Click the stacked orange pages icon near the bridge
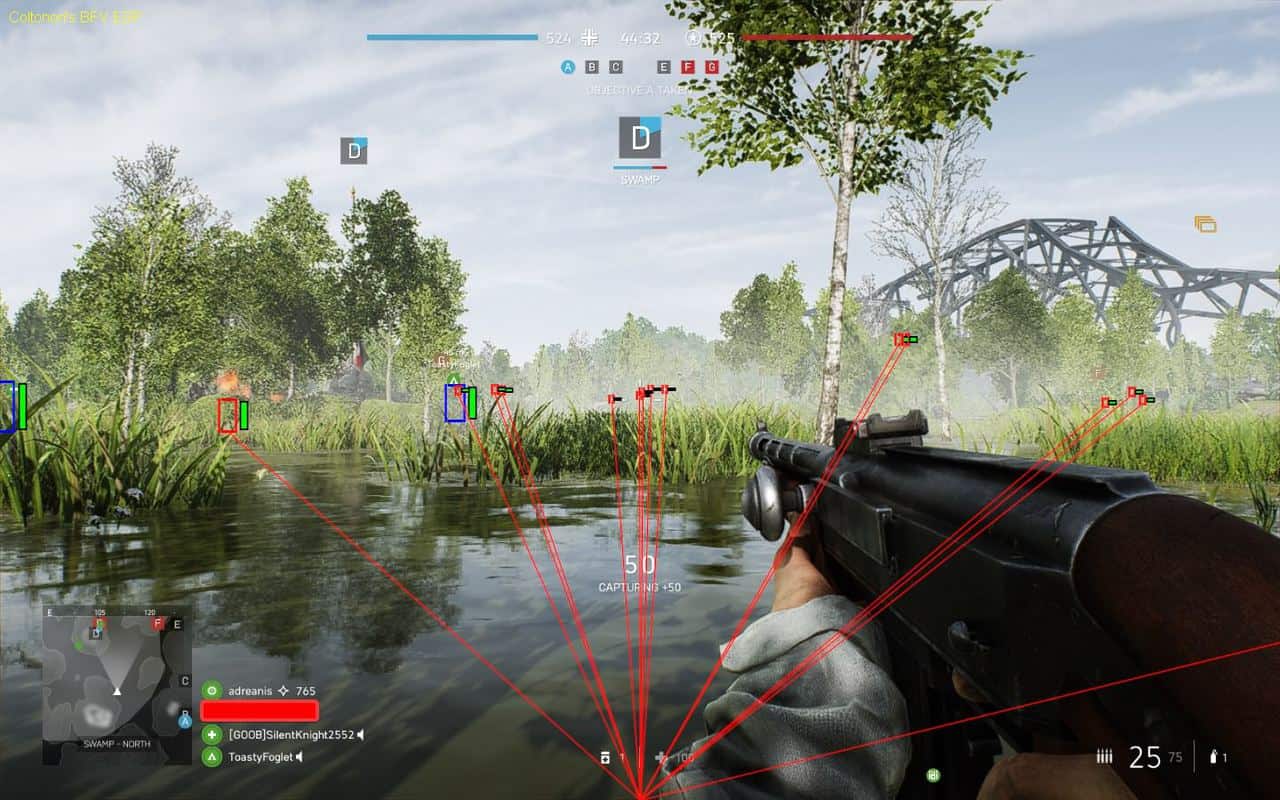This screenshot has width=1280, height=800. pyautogui.click(x=1205, y=222)
